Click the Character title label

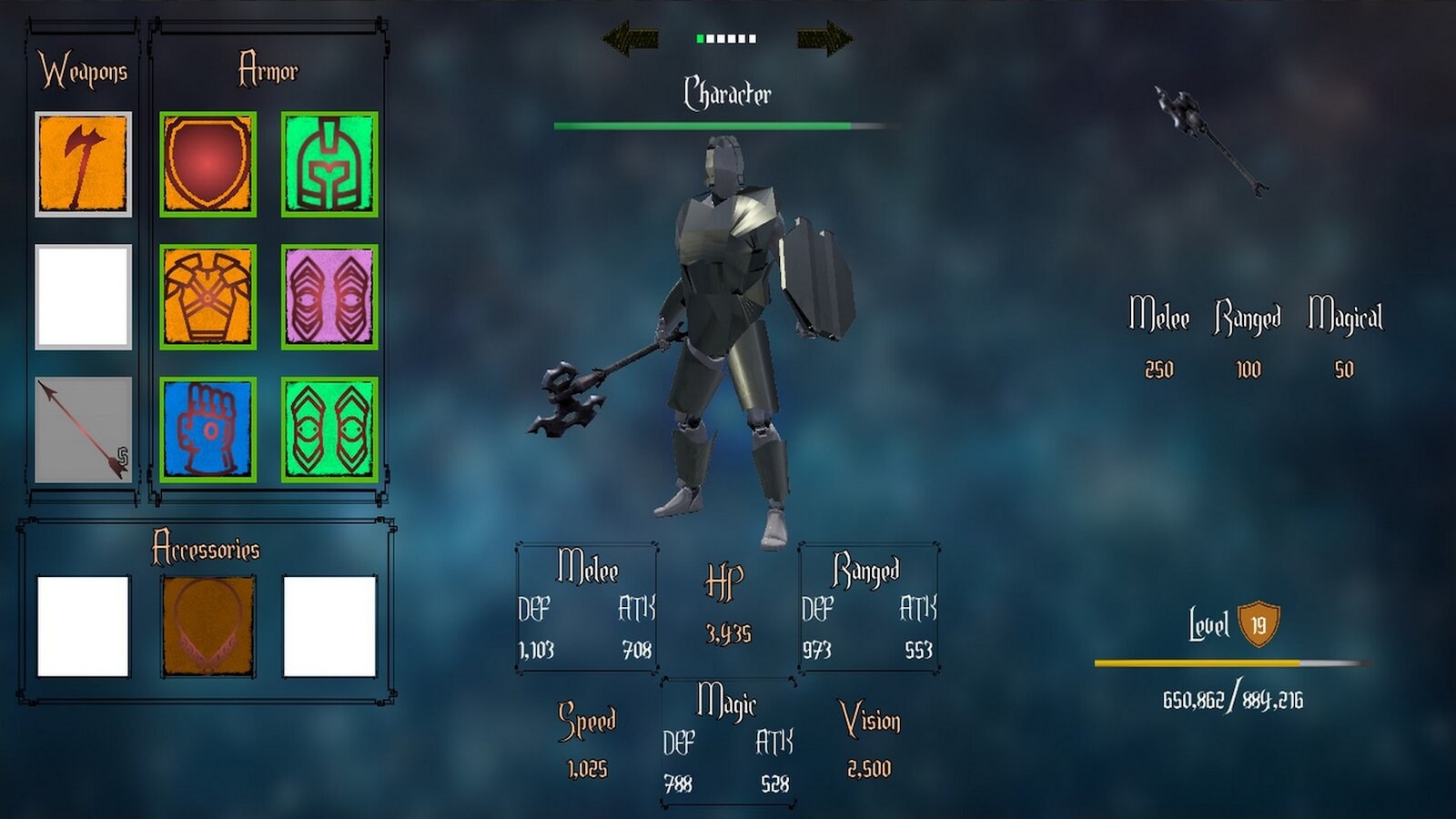click(x=727, y=91)
